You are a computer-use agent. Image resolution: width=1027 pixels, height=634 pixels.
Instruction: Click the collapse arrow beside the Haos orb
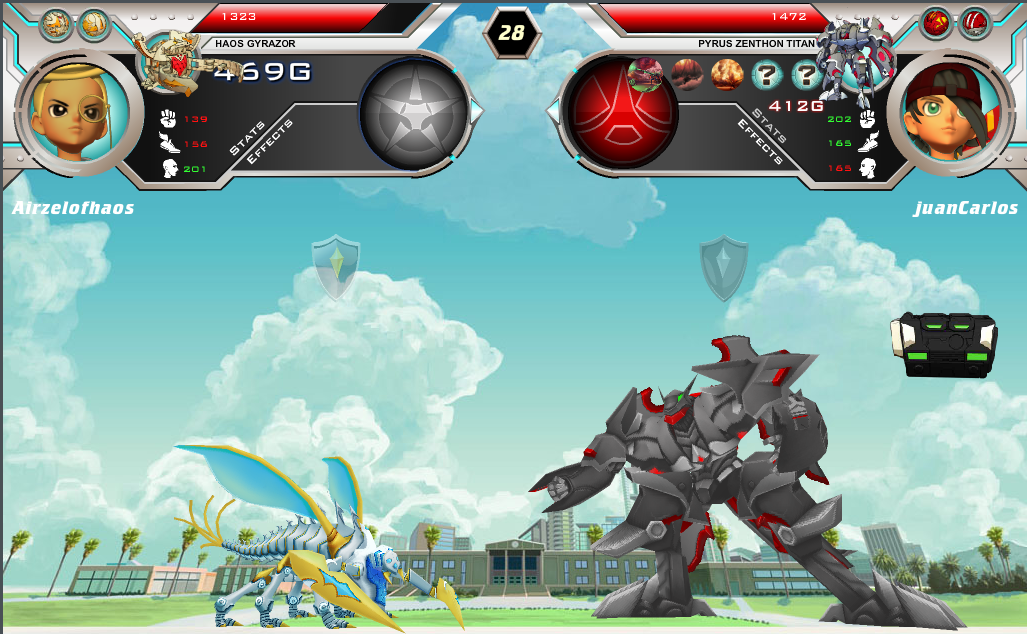[477, 112]
